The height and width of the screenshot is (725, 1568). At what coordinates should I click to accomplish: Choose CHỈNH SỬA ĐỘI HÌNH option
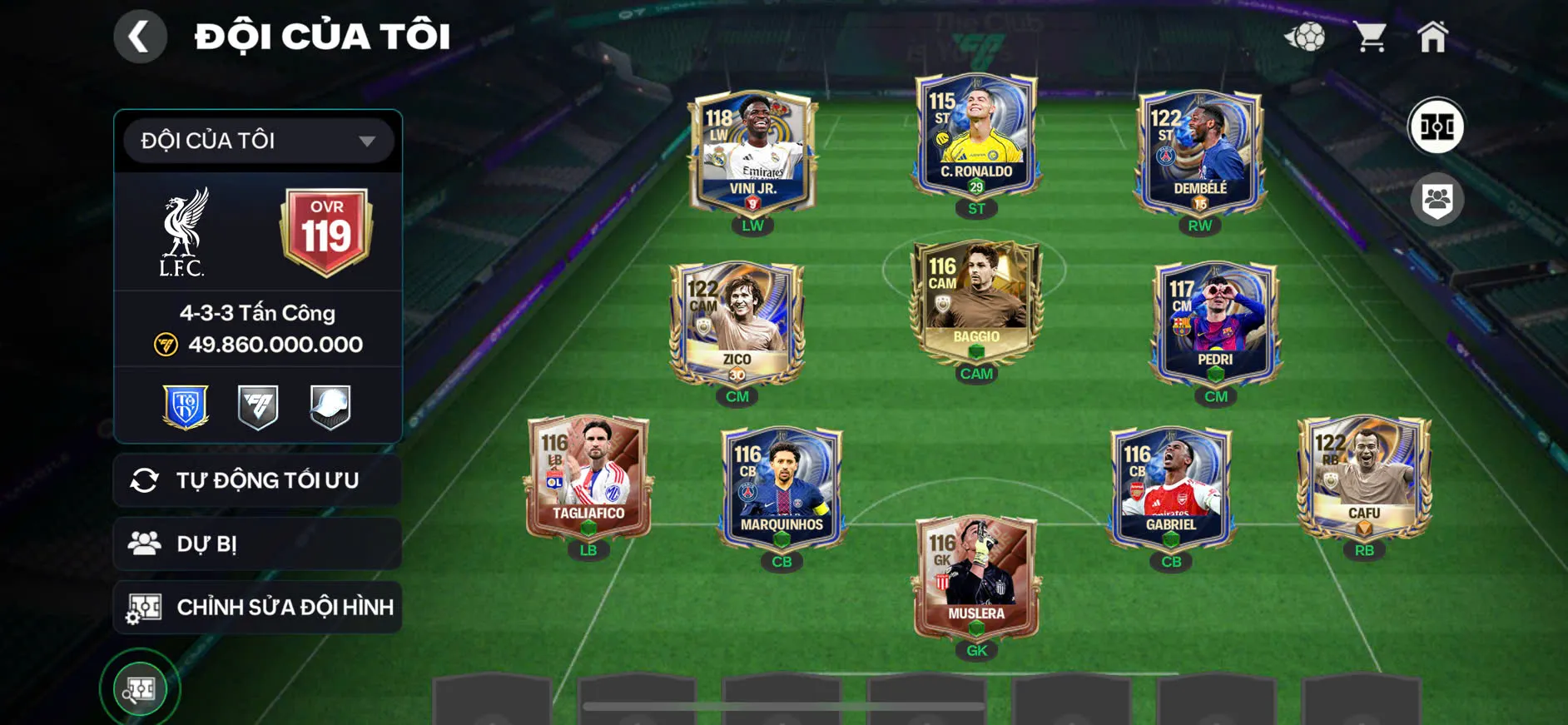[258, 607]
